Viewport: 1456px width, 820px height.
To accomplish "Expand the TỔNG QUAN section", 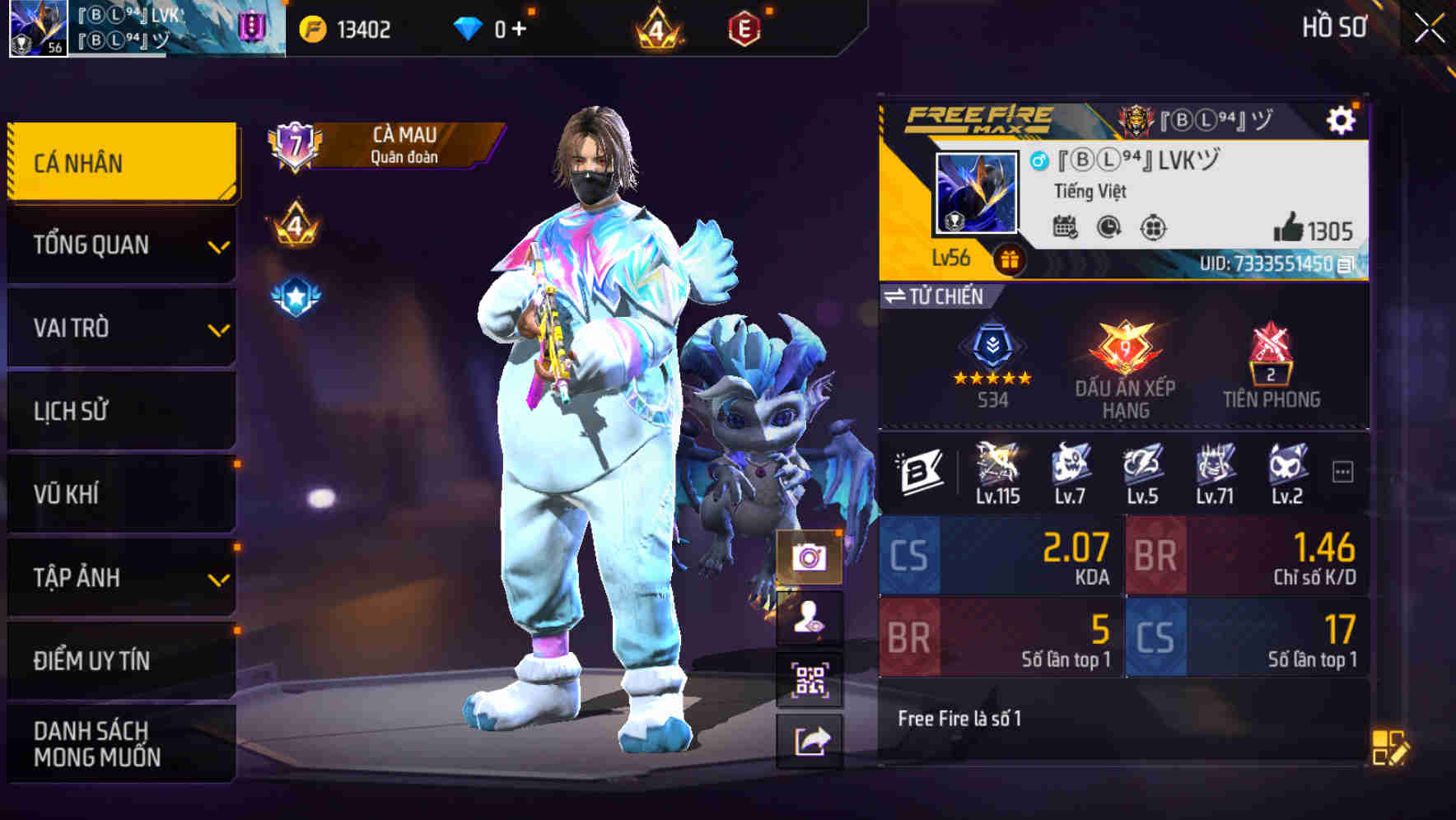I will tap(119, 245).
